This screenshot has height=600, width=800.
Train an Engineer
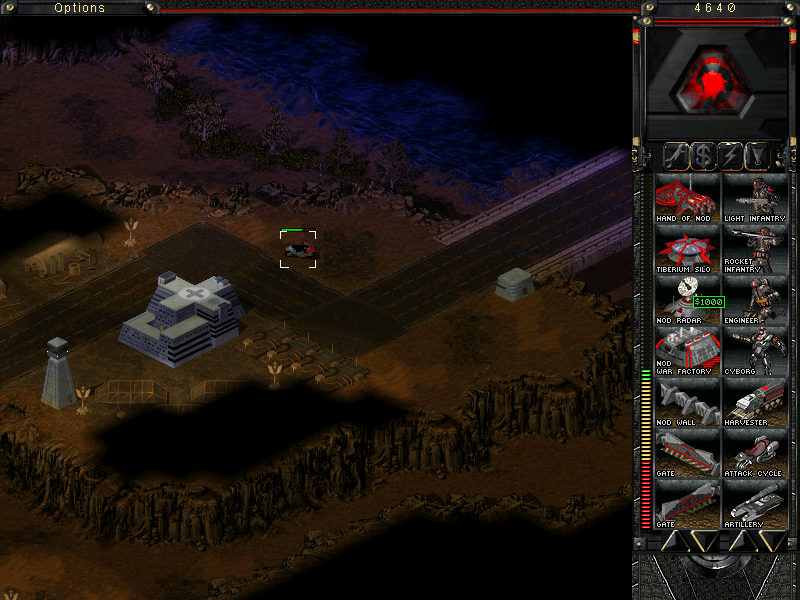coord(754,300)
